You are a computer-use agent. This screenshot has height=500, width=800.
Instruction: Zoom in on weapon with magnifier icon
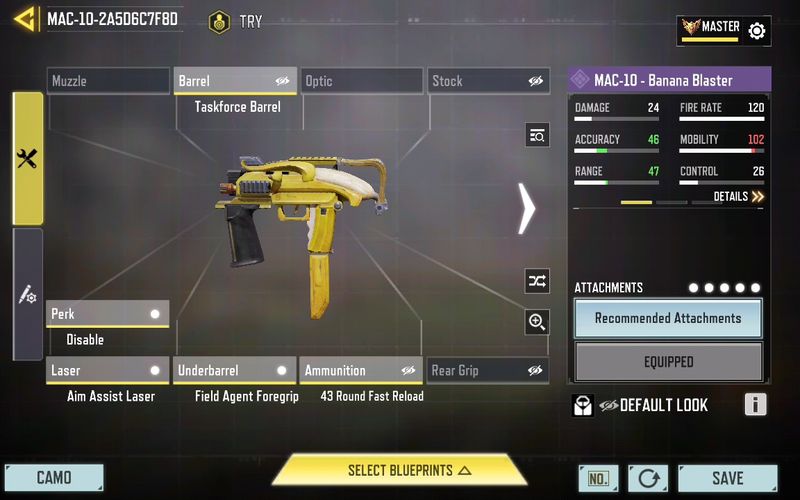[x=537, y=321]
